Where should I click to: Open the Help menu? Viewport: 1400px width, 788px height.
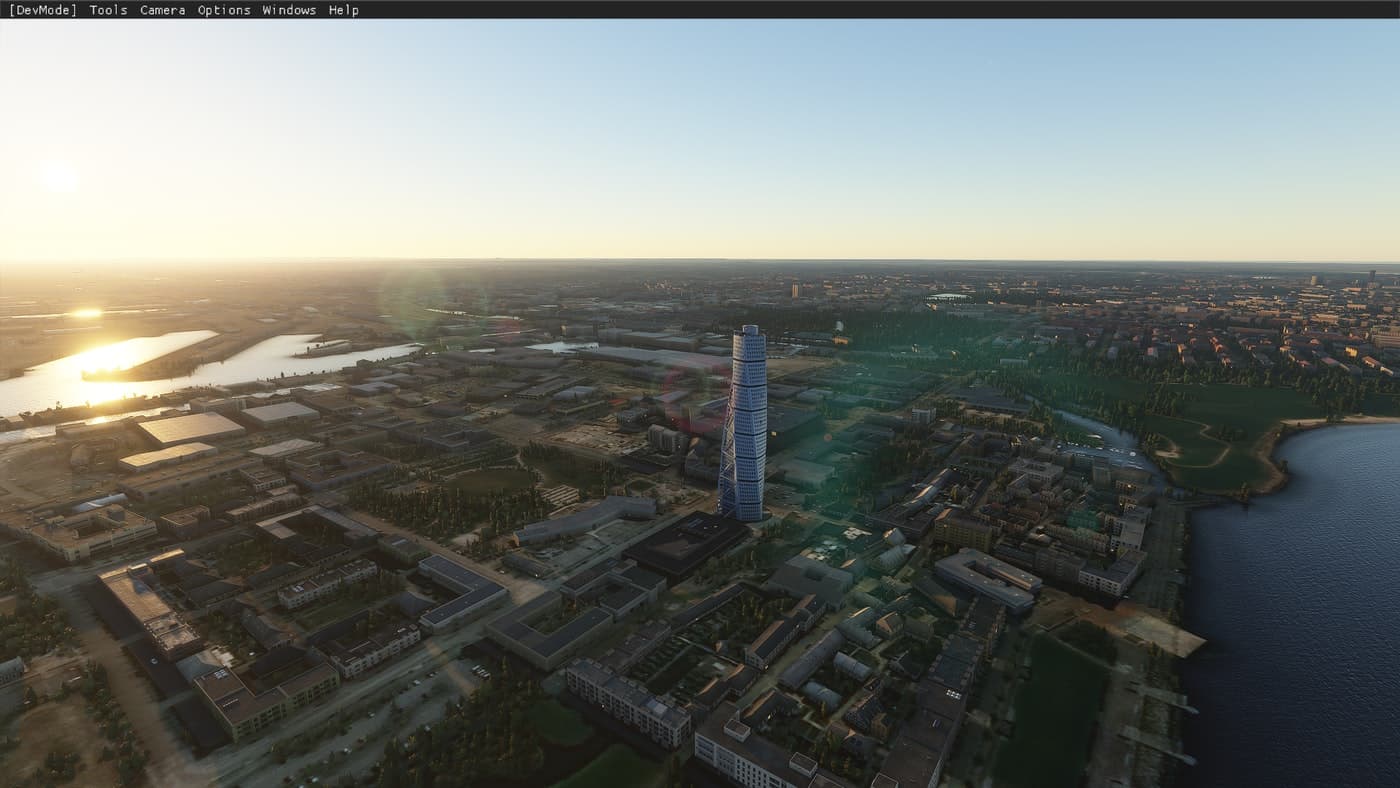(344, 10)
